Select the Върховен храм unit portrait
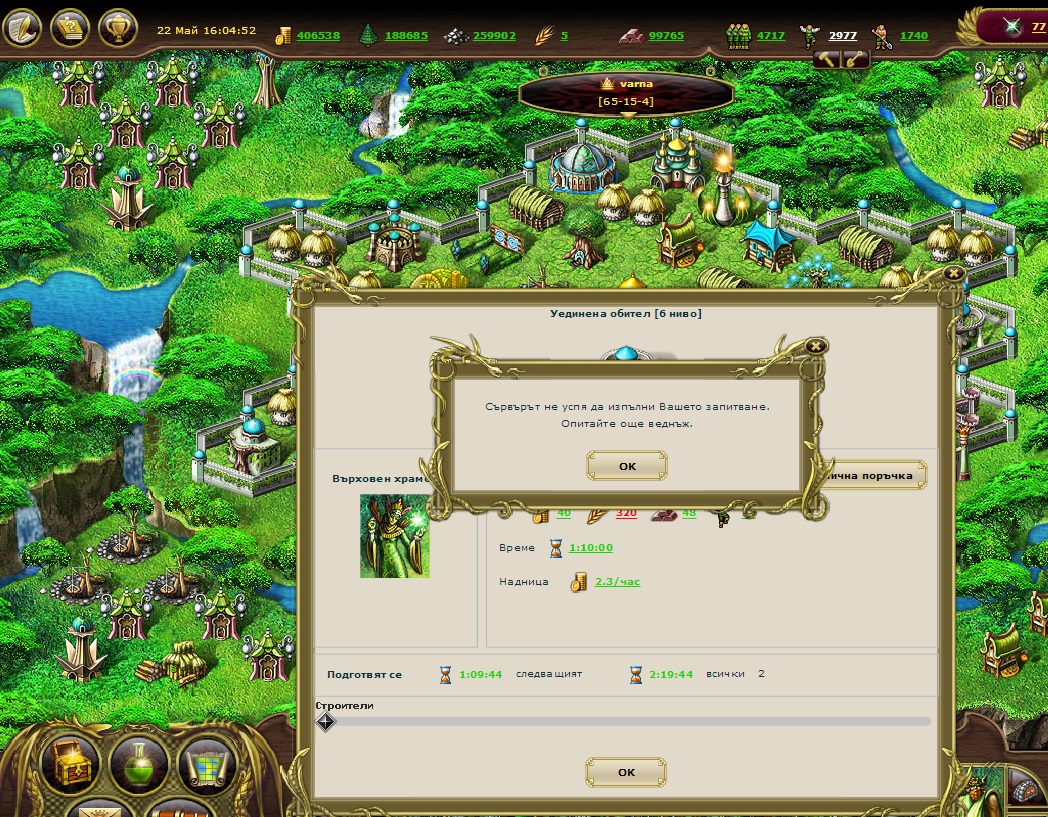The width and height of the screenshot is (1048, 817). click(x=395, y=535)
